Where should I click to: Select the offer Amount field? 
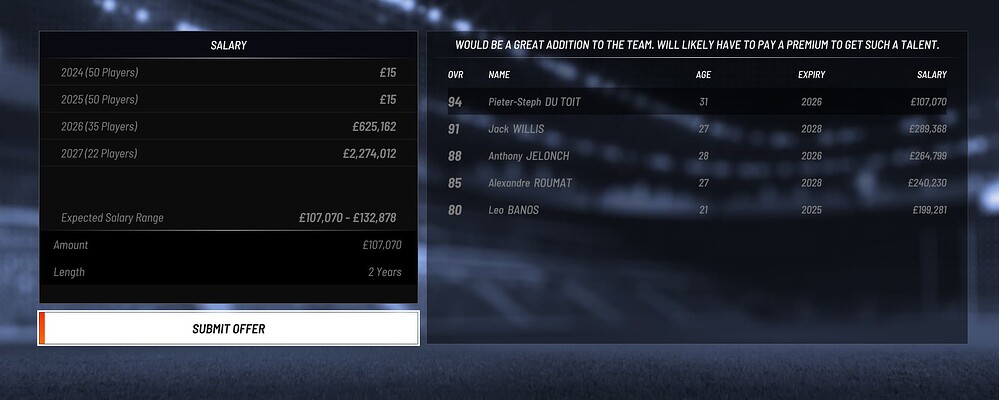pyautogui.click(x=228, y=245)
